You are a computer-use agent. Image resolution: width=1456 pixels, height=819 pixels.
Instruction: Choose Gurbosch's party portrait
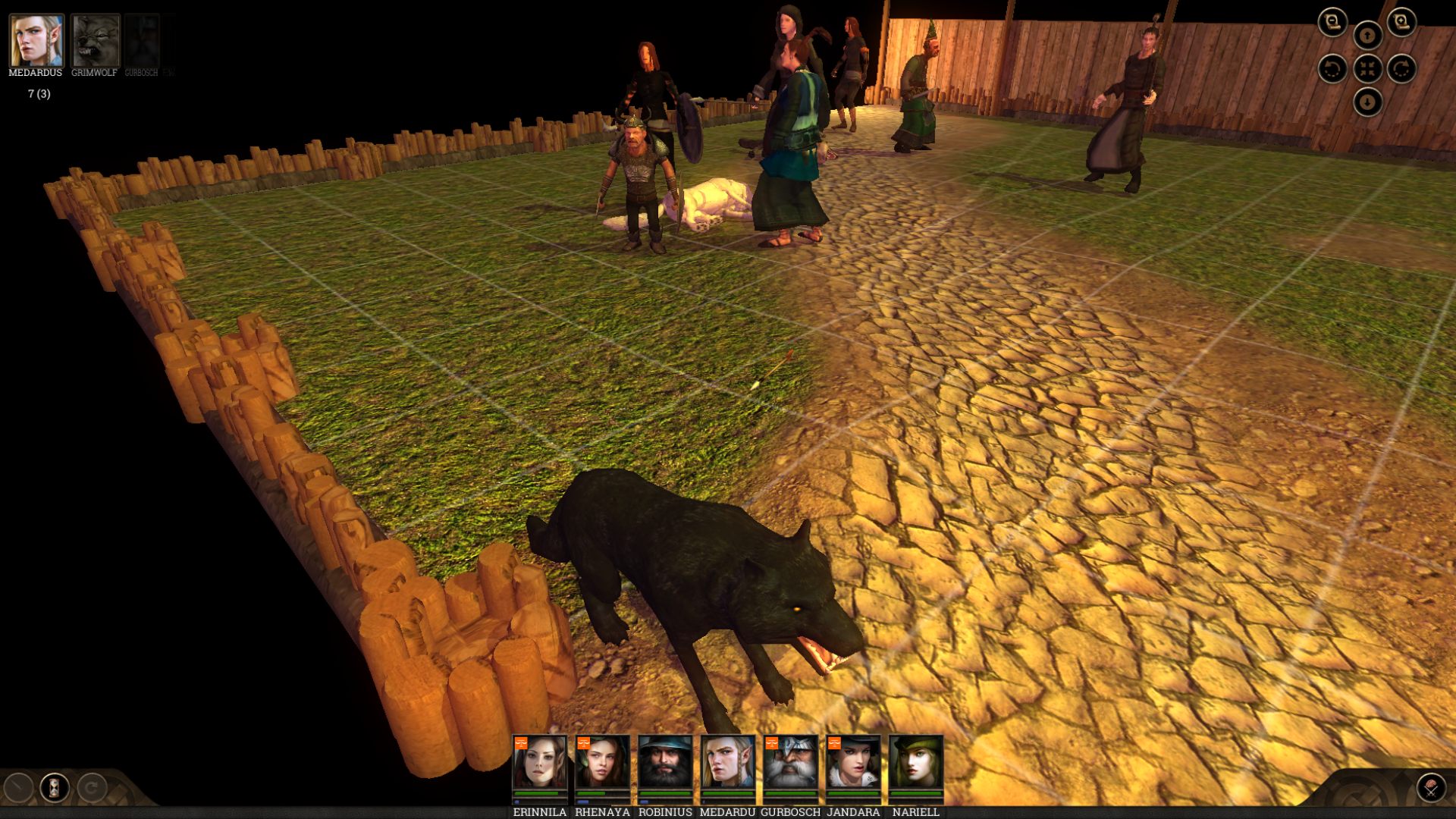click(790, 763)
